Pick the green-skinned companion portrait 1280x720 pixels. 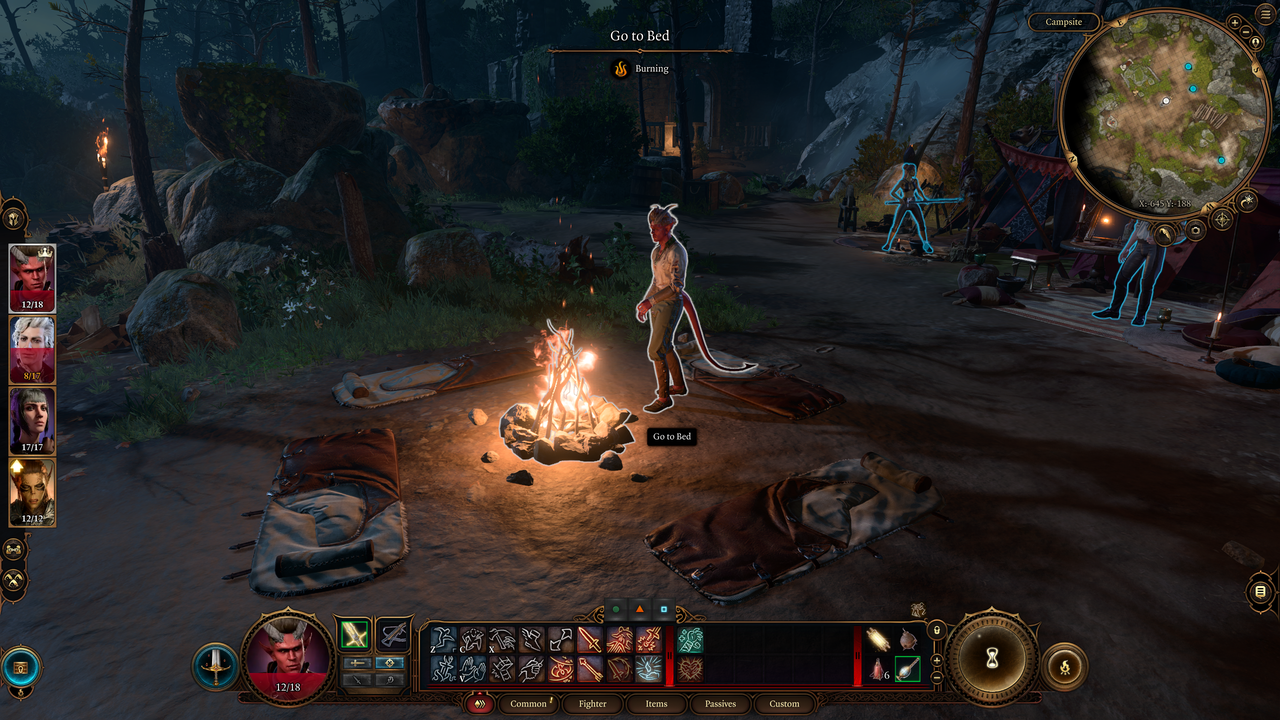(x=32, y=492)
